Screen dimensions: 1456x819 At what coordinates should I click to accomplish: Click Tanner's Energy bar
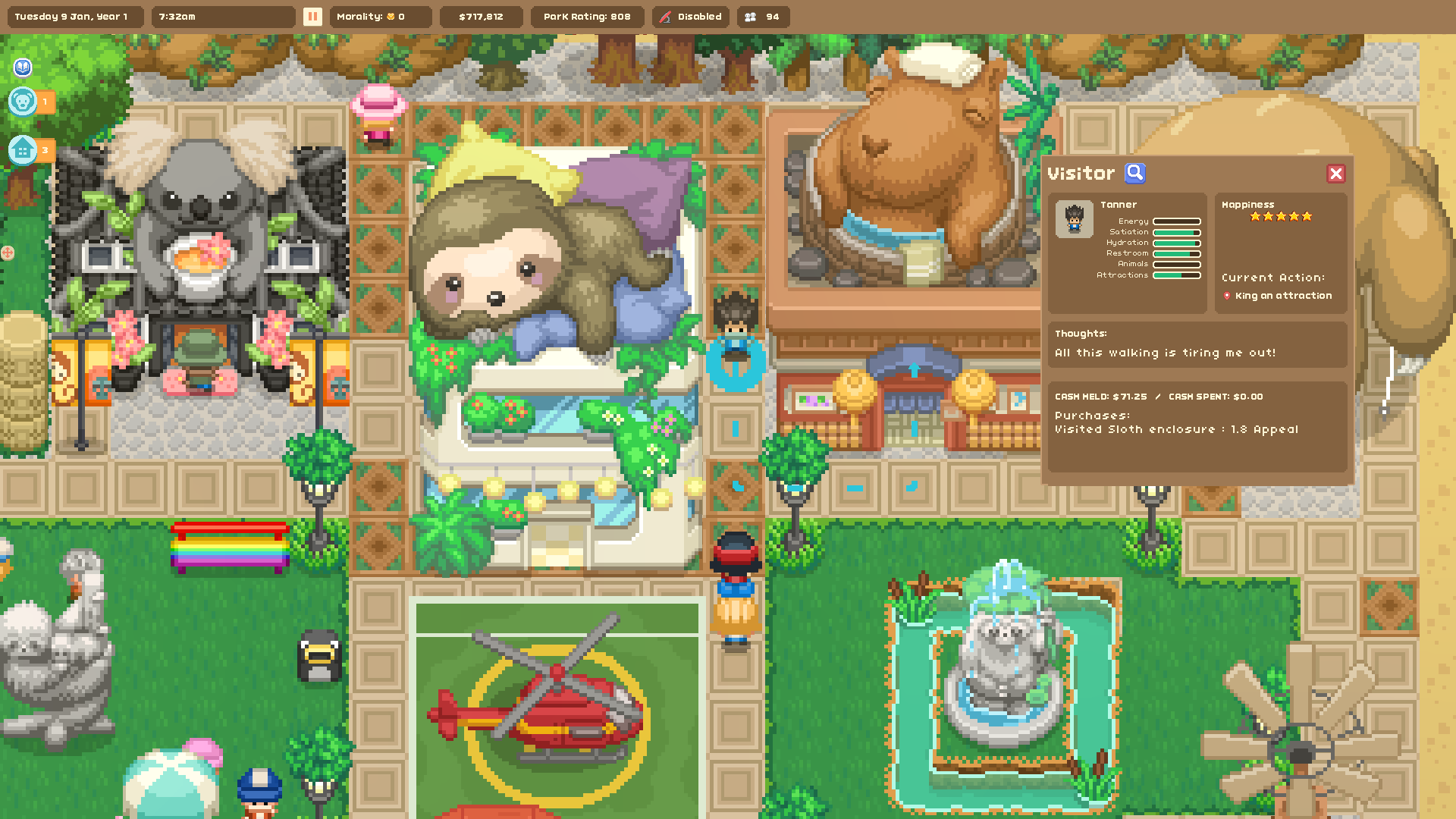(x=1175, y=221)
